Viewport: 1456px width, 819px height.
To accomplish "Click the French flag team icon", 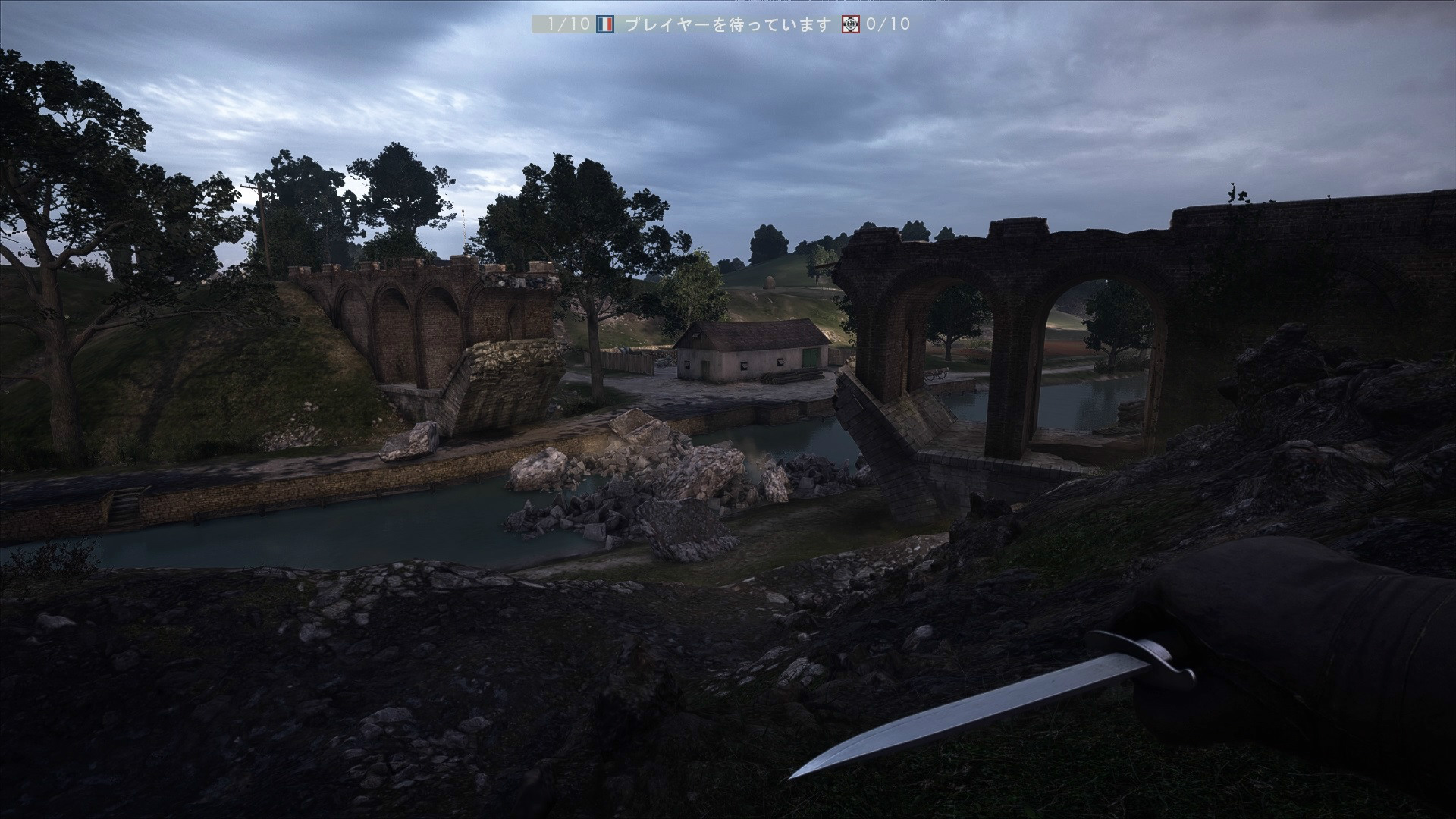I will [604, 24].
